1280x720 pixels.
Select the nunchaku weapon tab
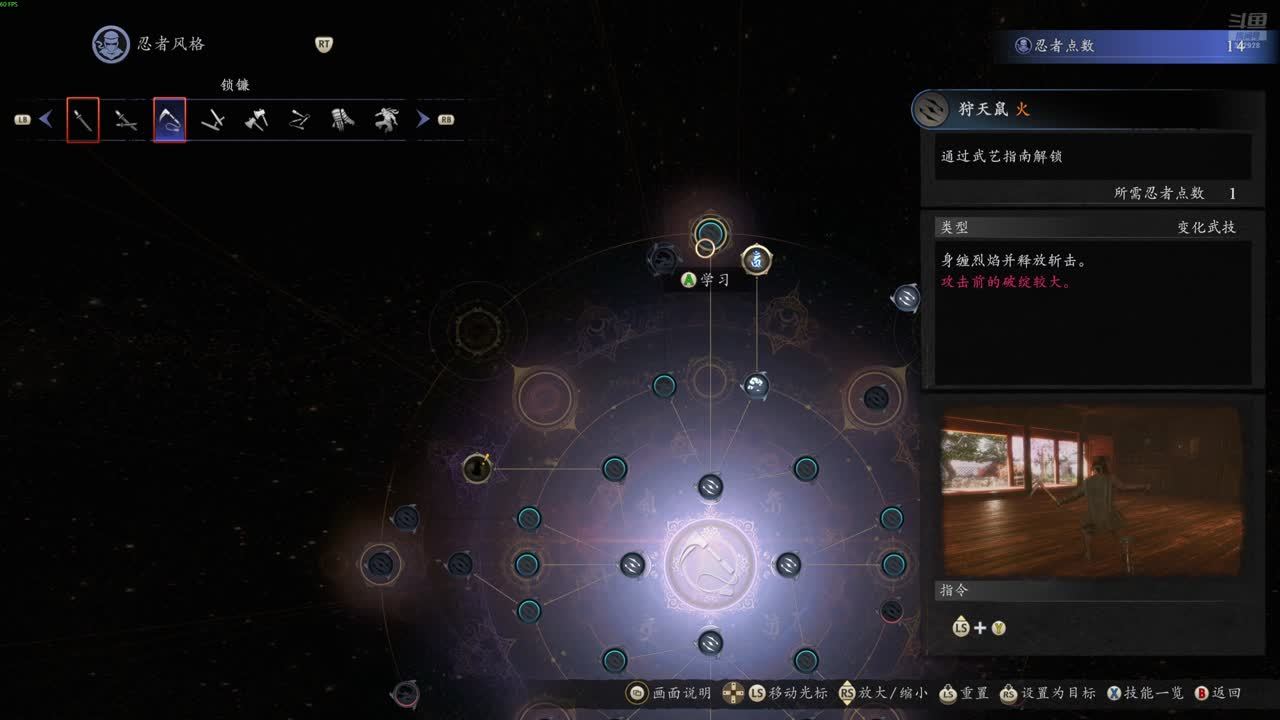pyautogui.click(x=299, y=120)
